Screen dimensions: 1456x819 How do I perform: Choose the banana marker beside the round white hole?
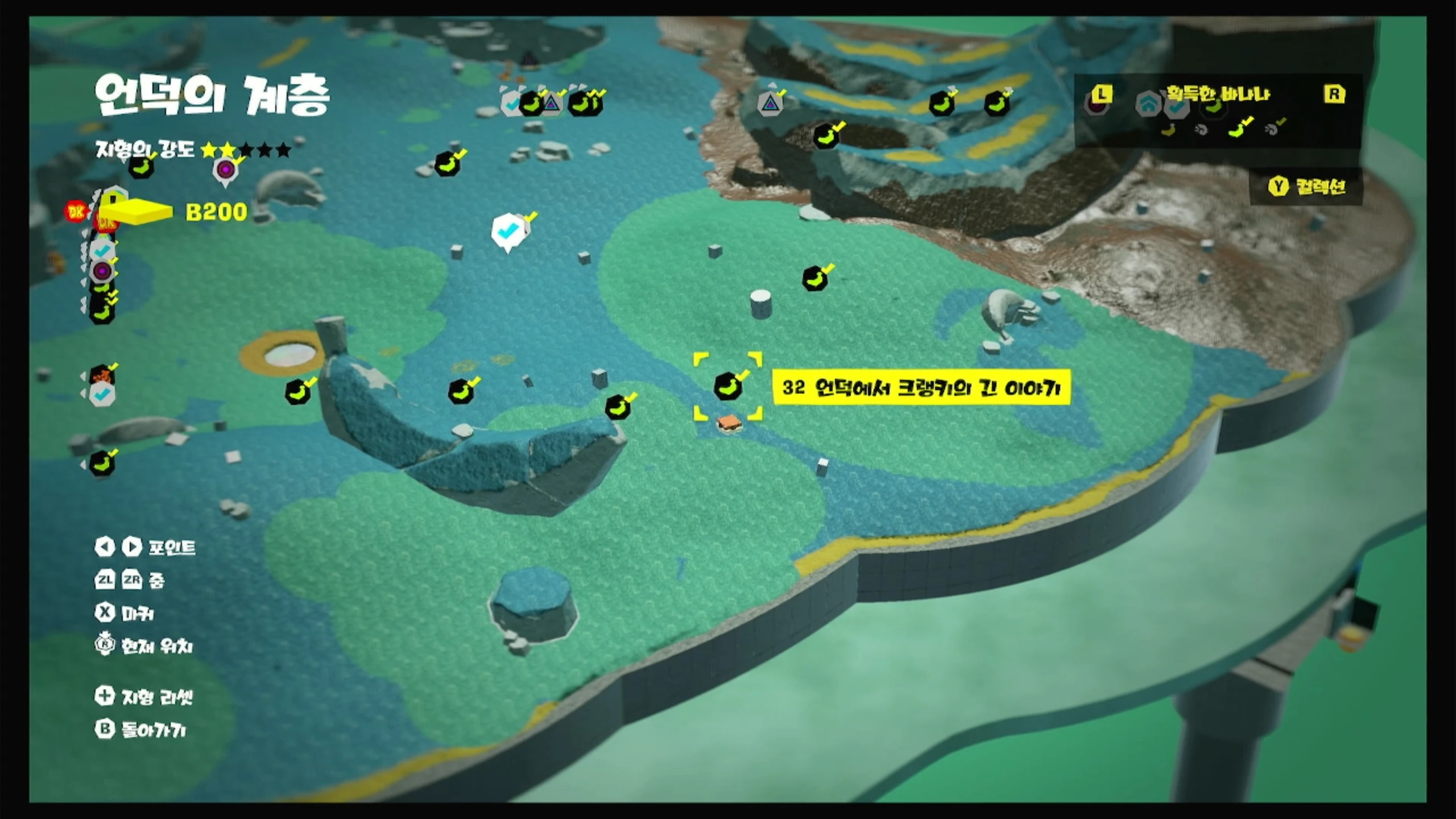tap(297, 392)
